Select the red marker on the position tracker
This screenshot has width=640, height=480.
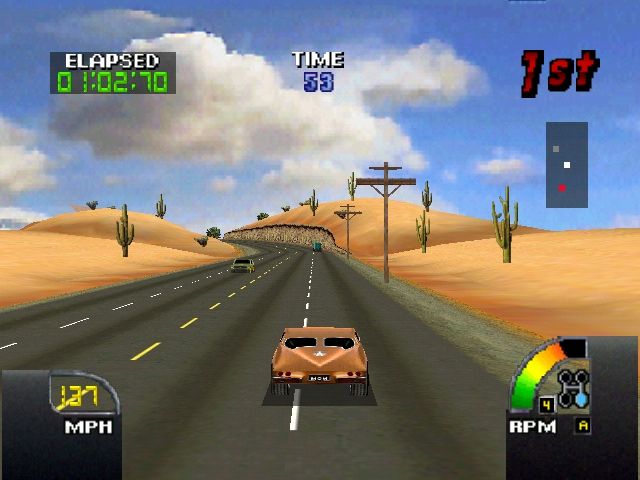tap(563, 187)
